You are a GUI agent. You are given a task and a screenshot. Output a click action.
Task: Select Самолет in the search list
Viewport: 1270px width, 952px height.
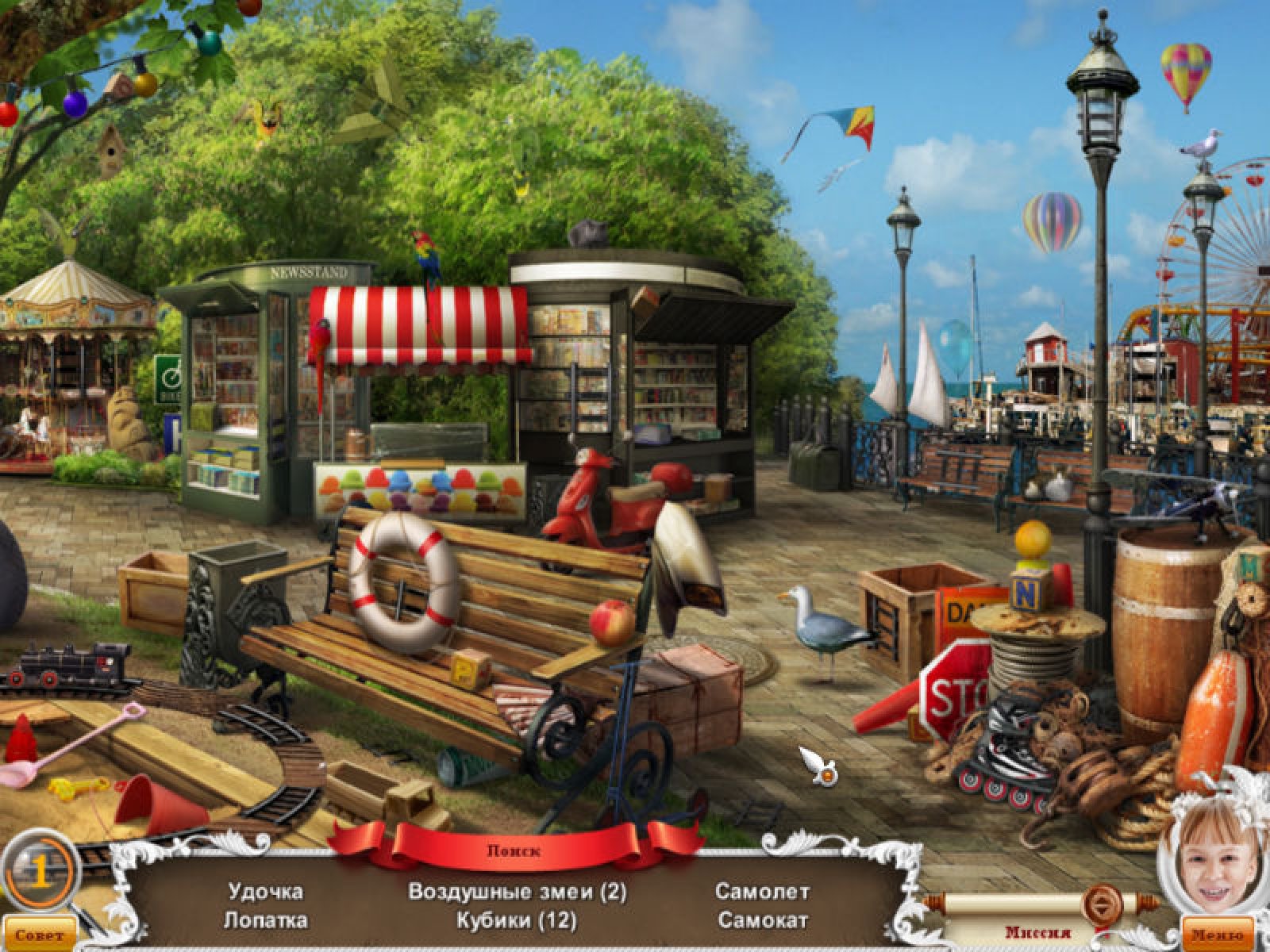pyautogui.click(x=762, y=891)
